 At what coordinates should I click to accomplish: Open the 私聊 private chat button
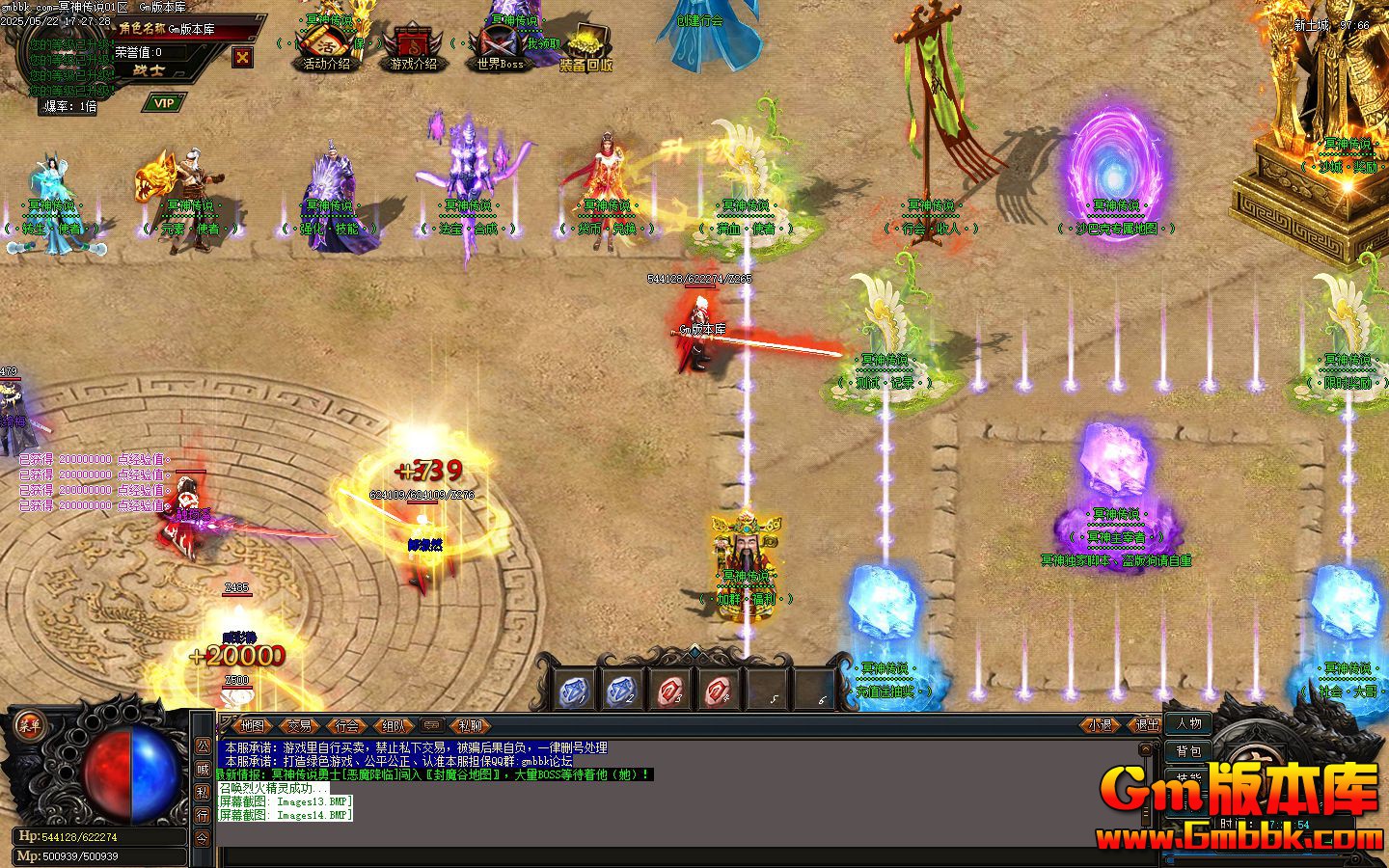(470, 725)
